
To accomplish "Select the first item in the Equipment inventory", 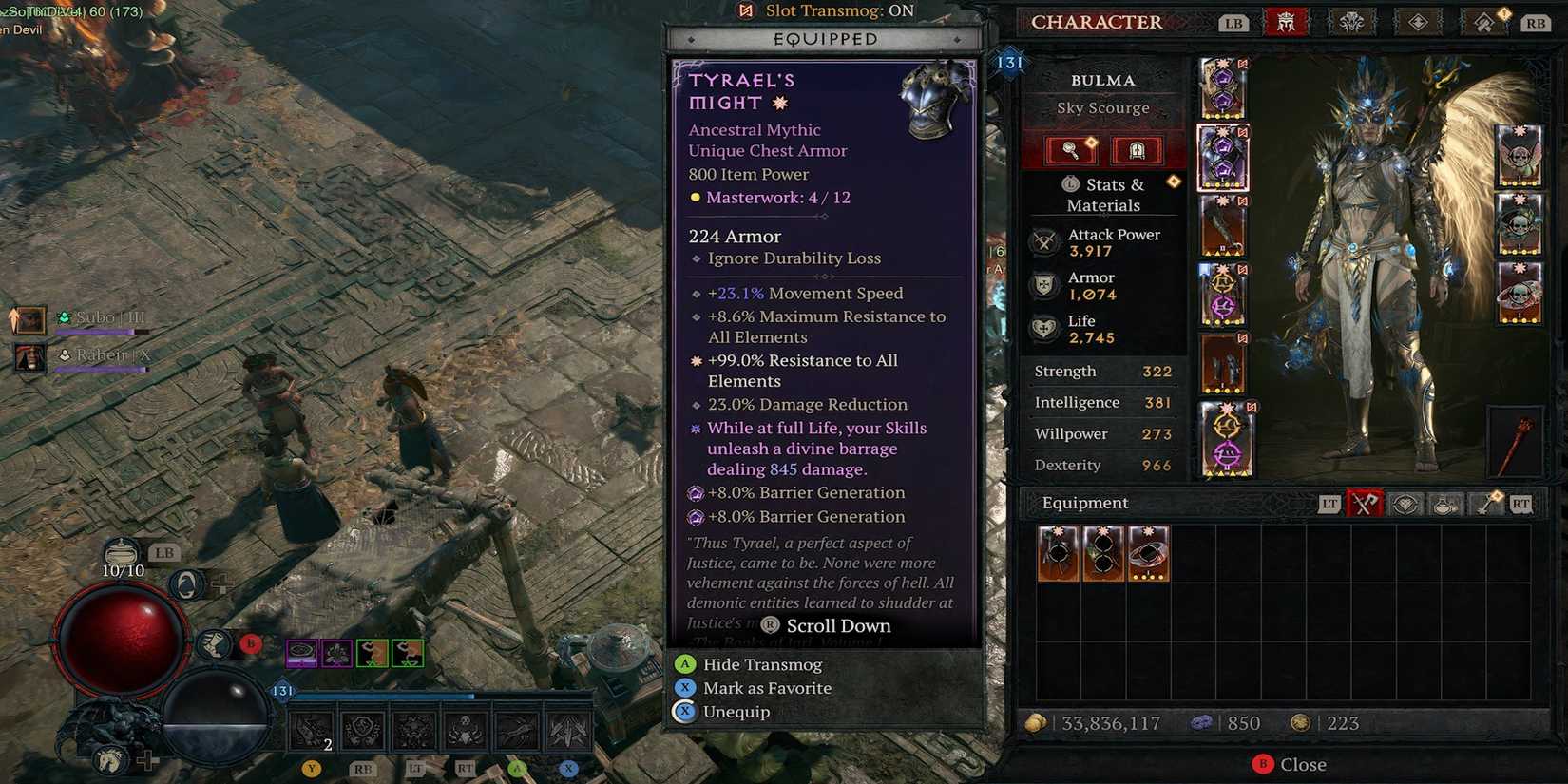I will point(1058,553).
